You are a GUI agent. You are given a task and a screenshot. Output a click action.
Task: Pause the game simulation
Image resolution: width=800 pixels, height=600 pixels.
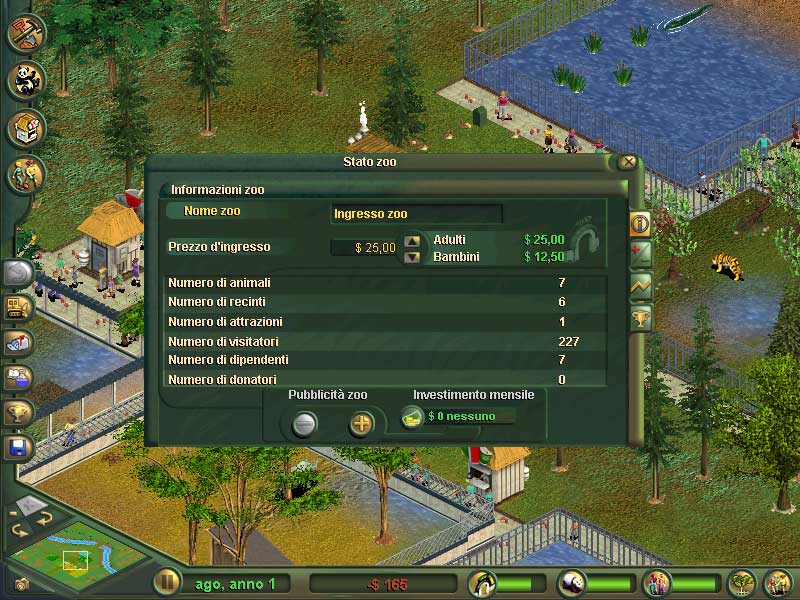tap(167, 583)
